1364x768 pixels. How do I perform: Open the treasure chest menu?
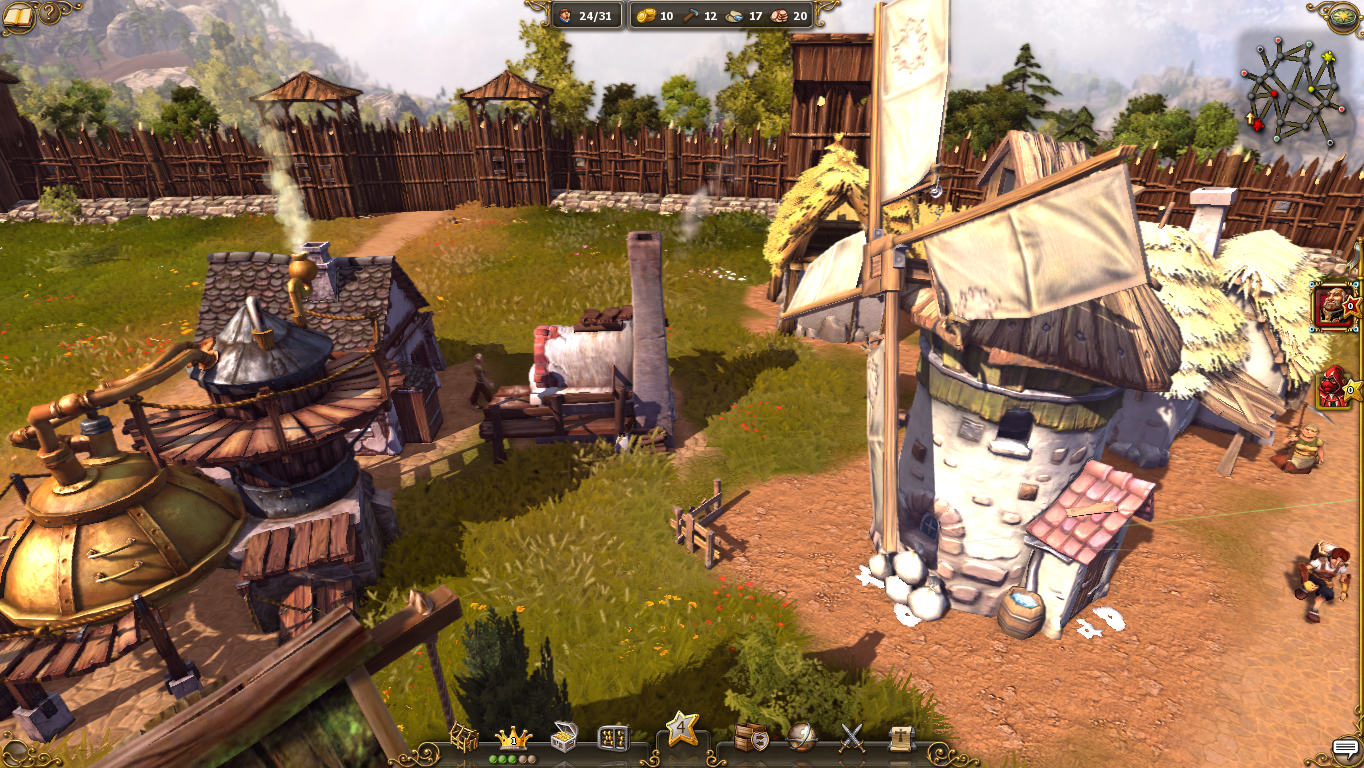[x=564, y=739]
